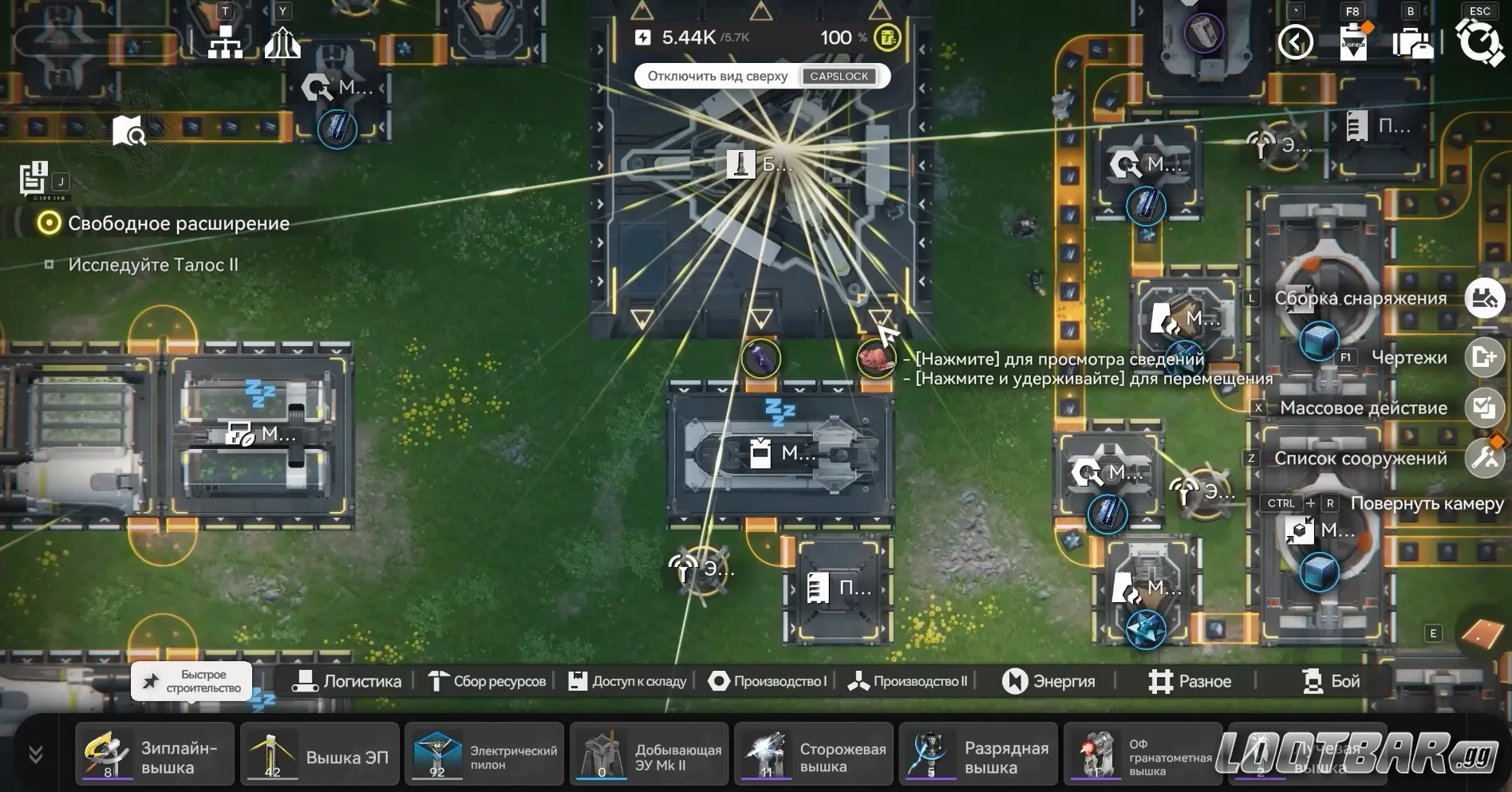Enable Сборка снаряжения mode
The image size is (1512, 792).
[1486, 299]
